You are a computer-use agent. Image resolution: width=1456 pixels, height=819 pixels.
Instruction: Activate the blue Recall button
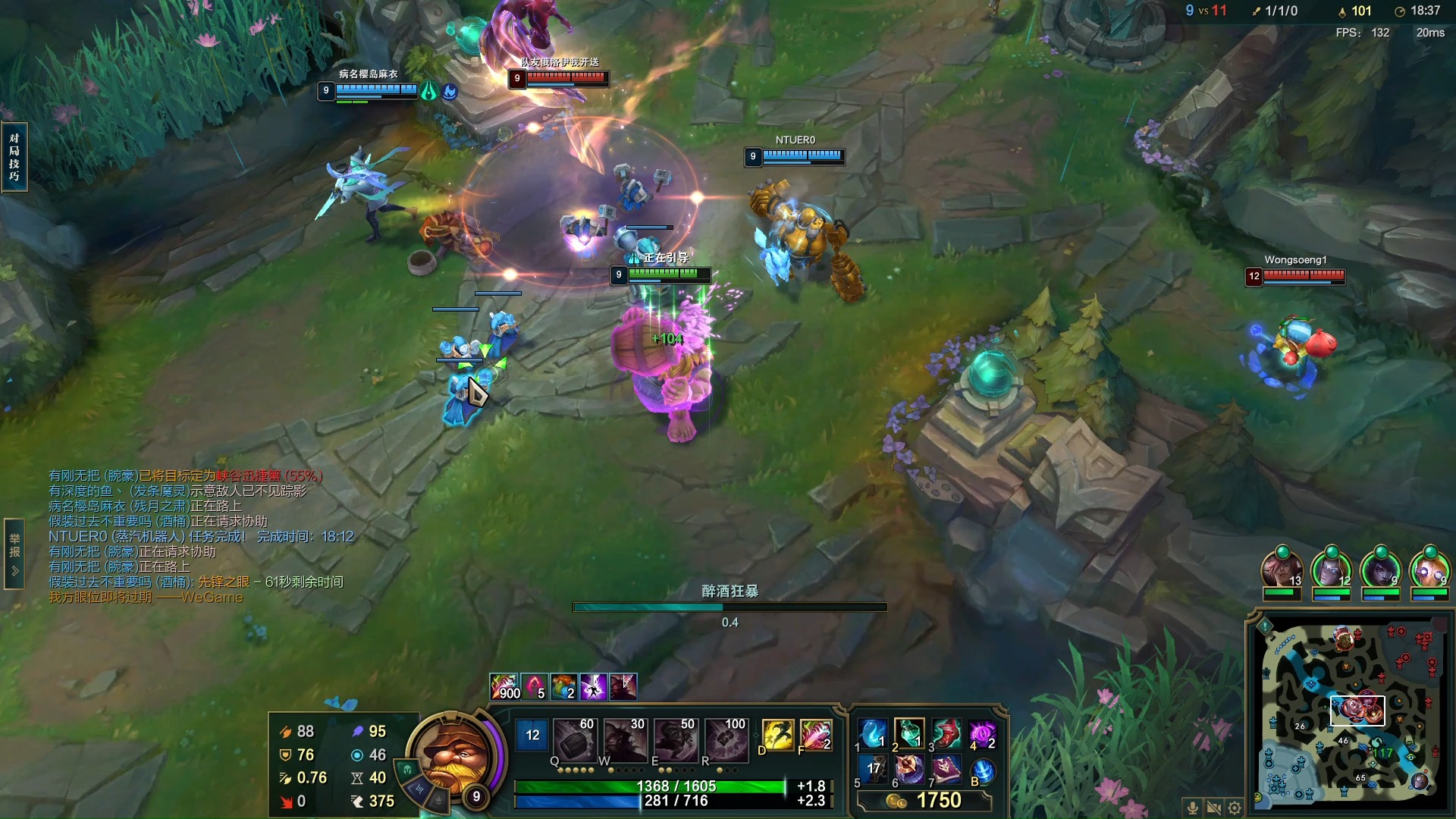[983, 770]
